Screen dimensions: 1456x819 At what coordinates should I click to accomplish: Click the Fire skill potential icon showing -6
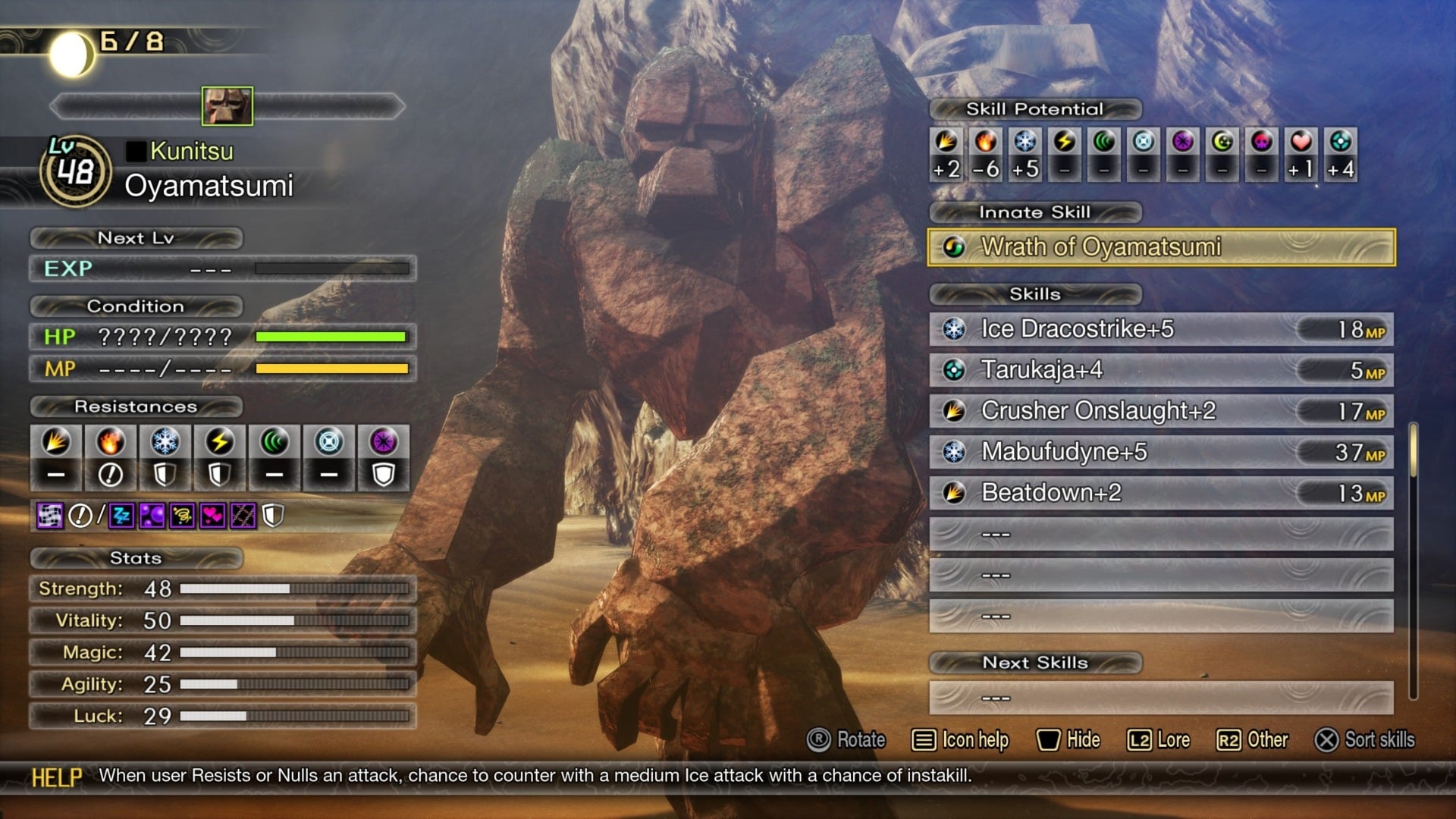click(985, 152)
